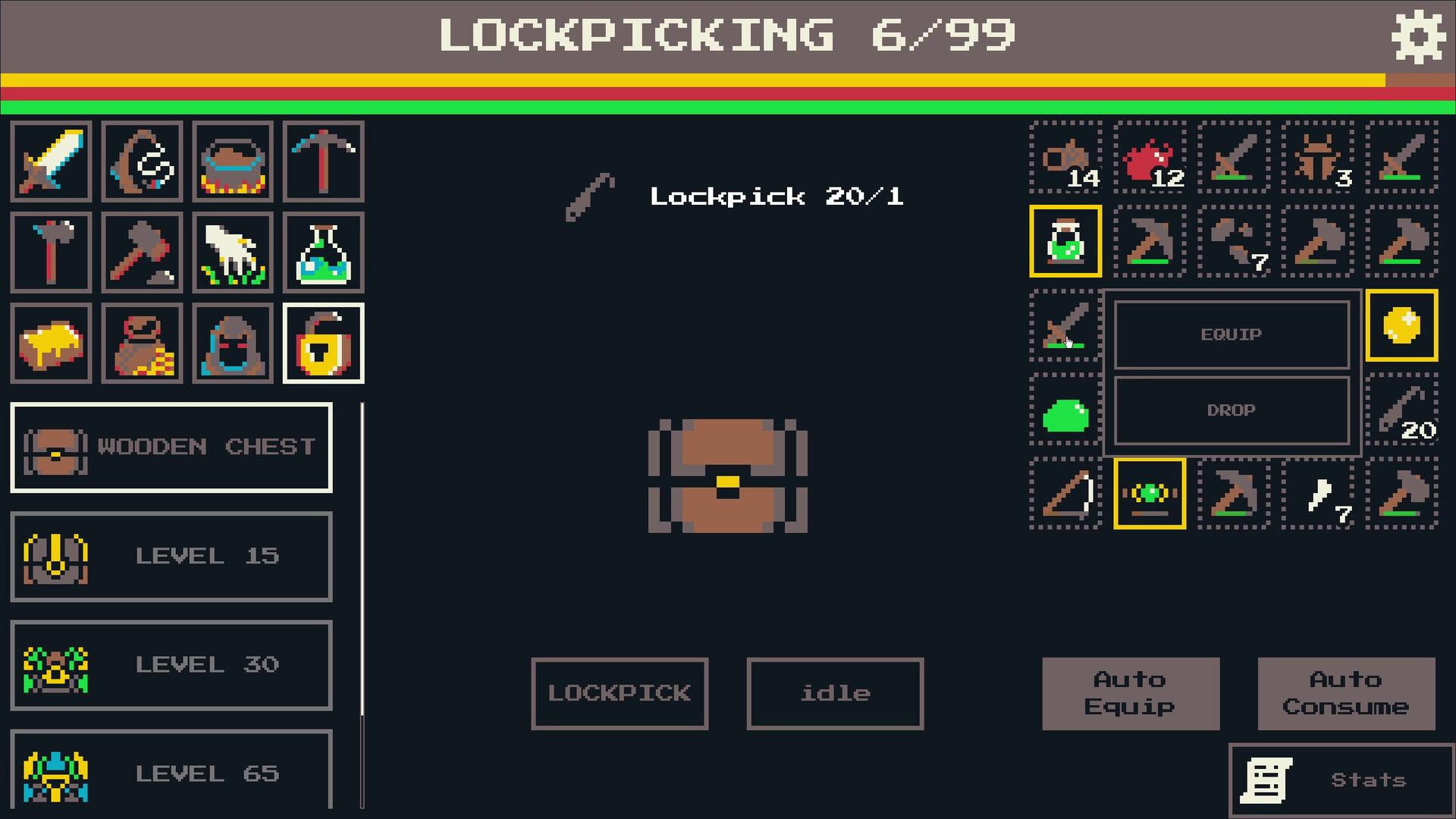Choose Equip from the item menu
This screenshot has width=1456, height=819.
pos(1231,334)
